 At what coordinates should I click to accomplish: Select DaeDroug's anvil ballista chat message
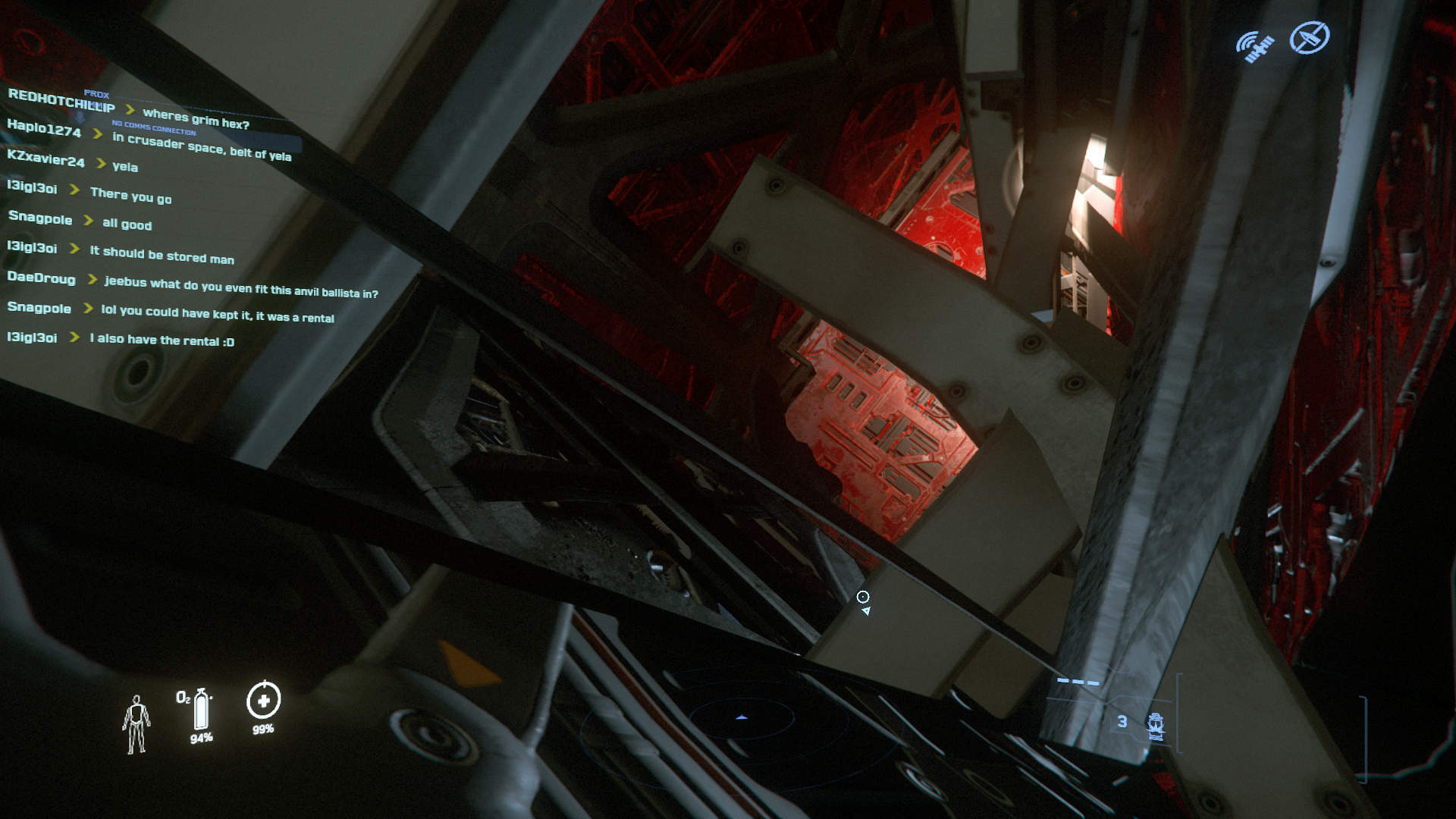(241, 287)
